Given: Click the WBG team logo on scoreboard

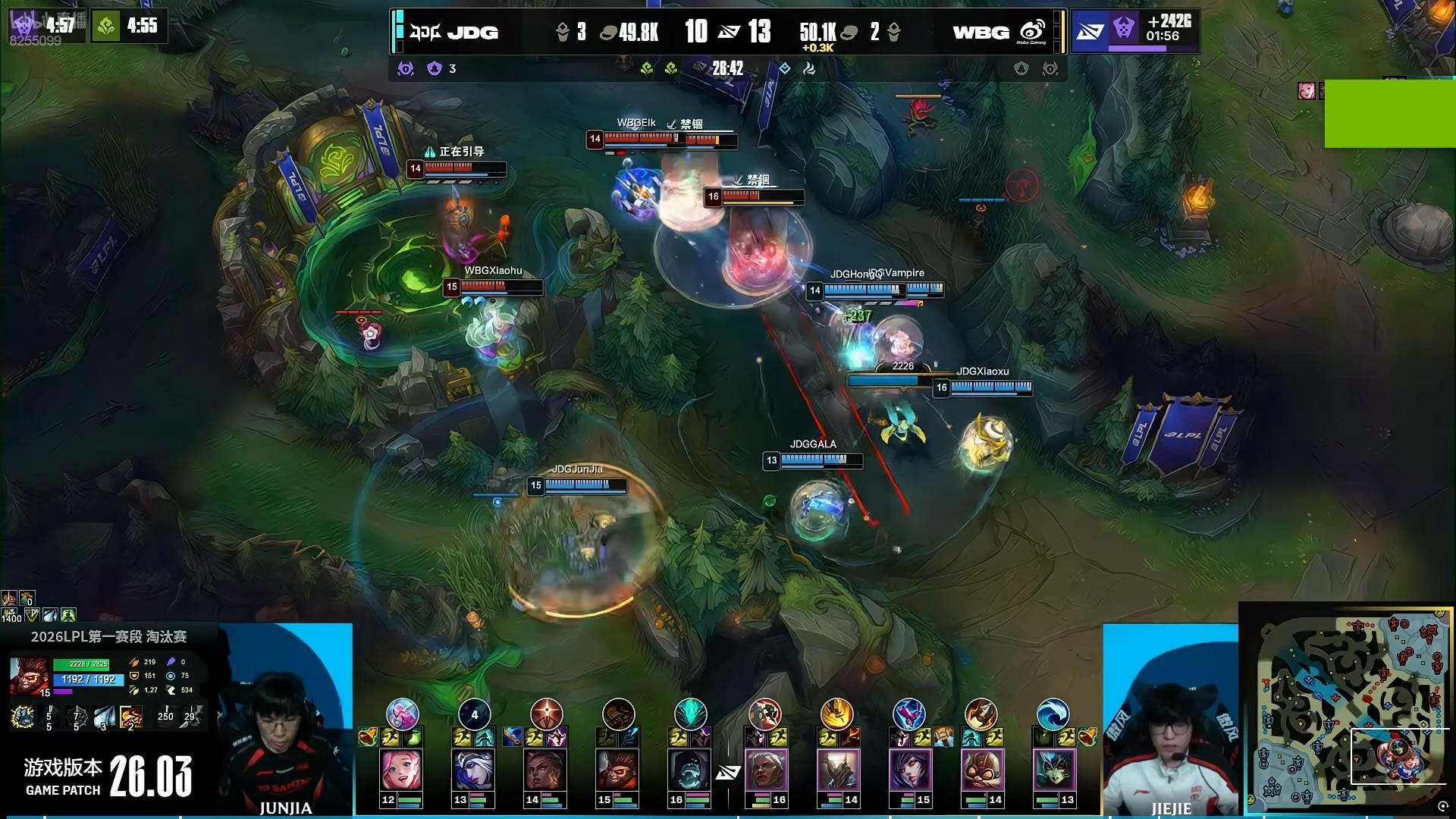Looking at the screenshot, I should [1032, 32].
